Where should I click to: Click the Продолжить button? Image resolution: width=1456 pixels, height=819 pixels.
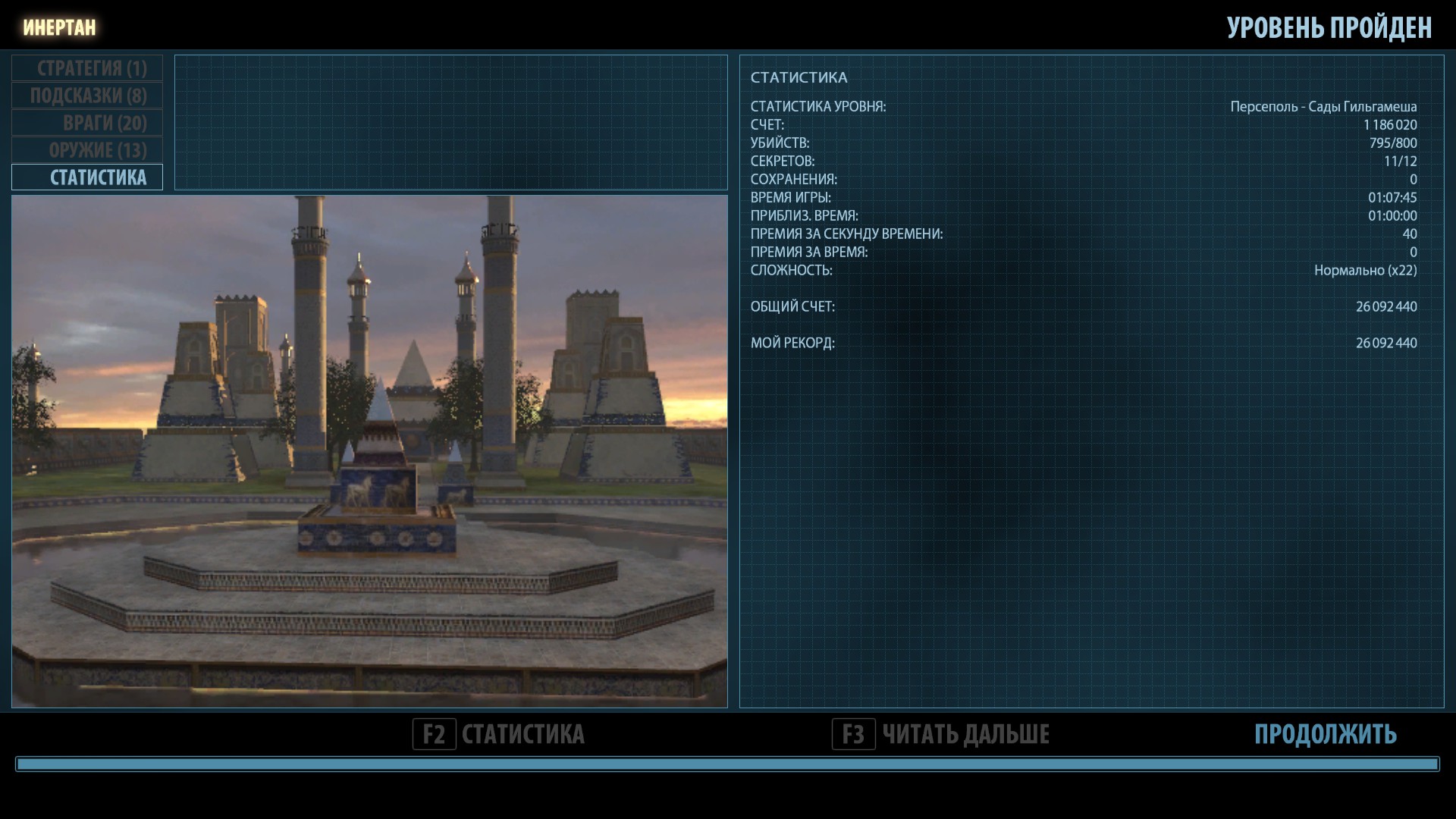pos(1325,734)
